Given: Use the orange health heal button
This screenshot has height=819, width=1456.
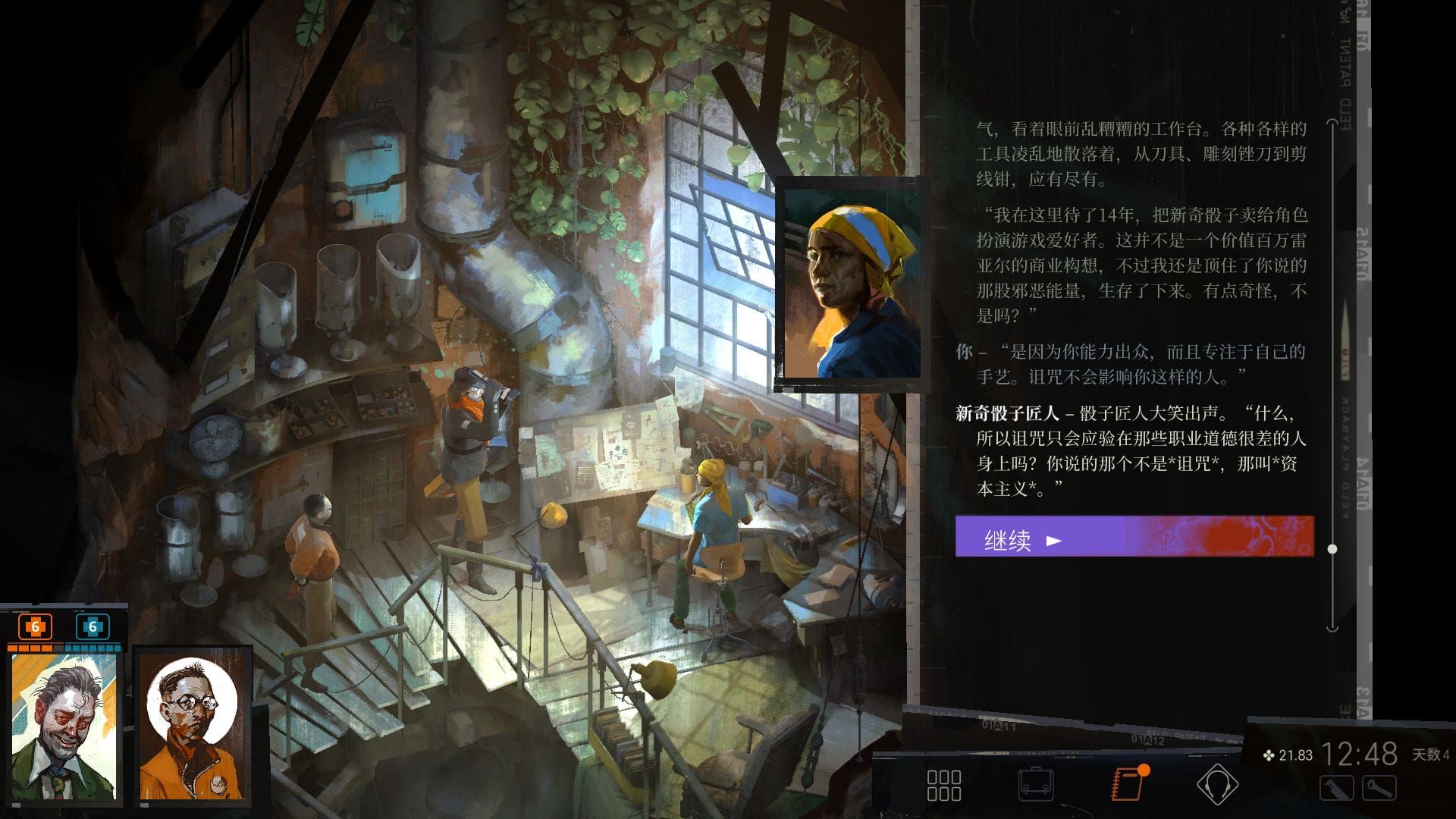Looking at the screenshot, I should [35, 627].
